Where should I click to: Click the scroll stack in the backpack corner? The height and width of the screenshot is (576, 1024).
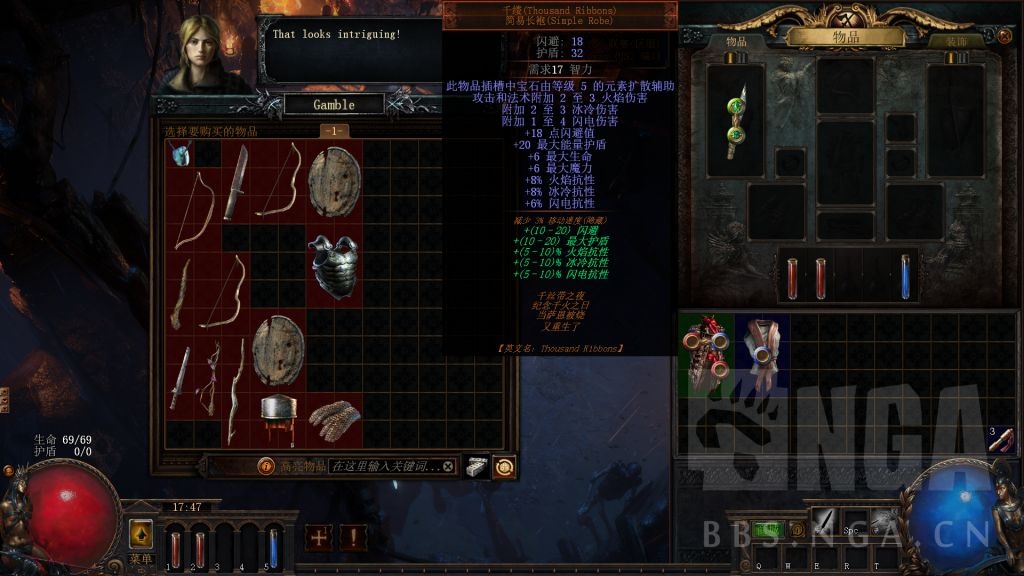coord(1000,439)
